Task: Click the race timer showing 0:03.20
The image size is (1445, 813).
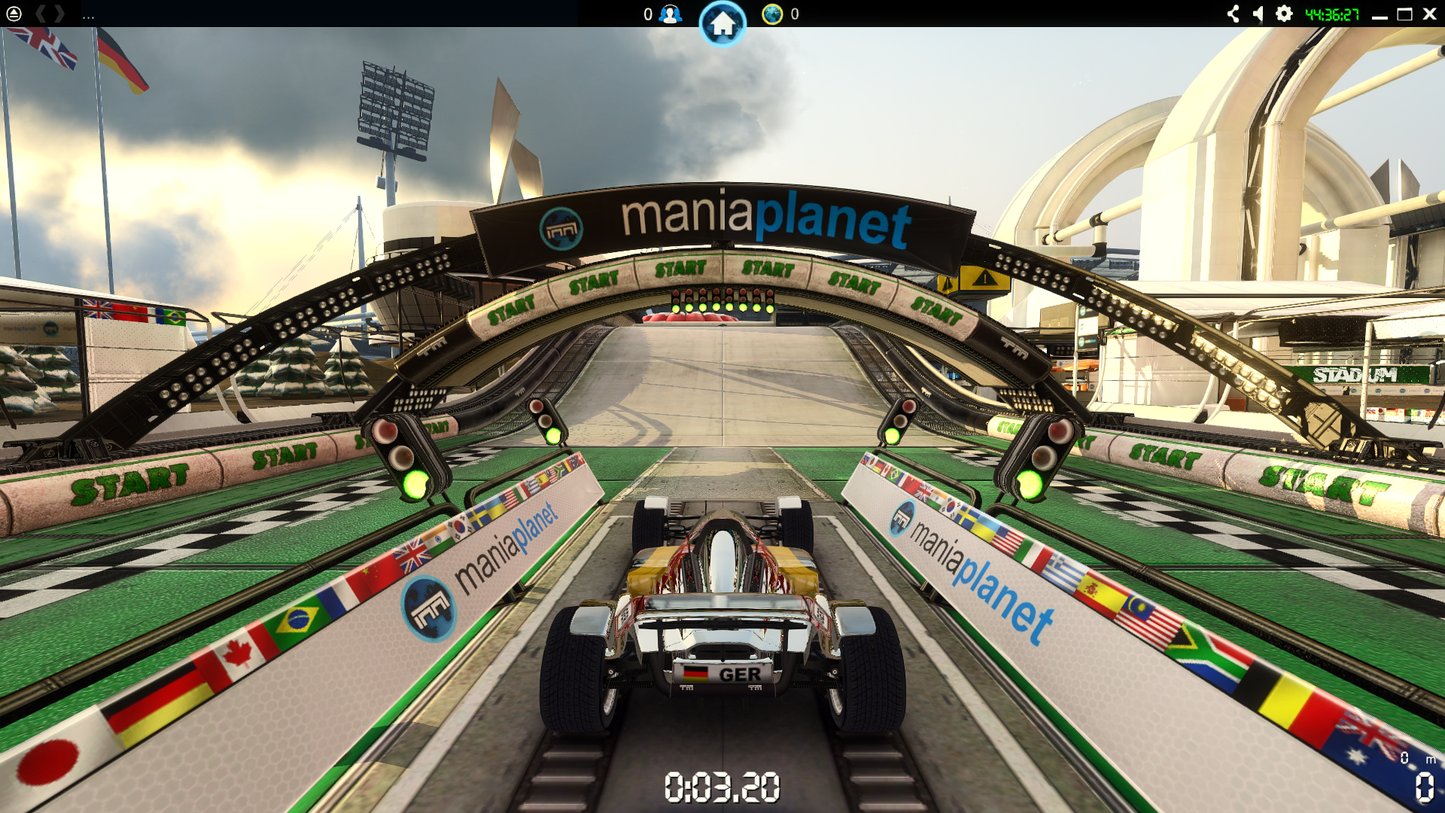Action: [x=722, y=787]
